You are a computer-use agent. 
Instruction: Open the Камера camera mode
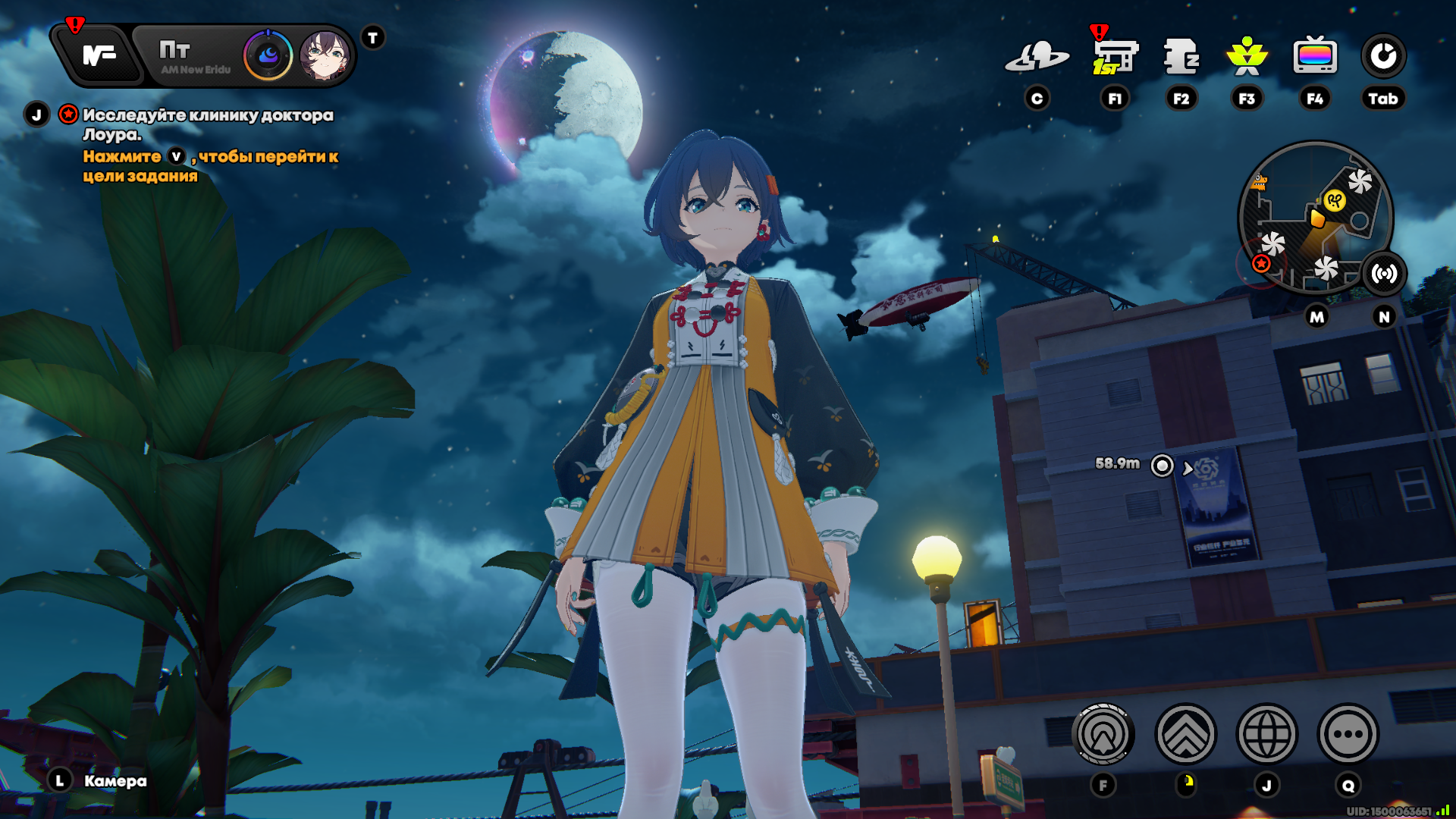coord(115,781)
